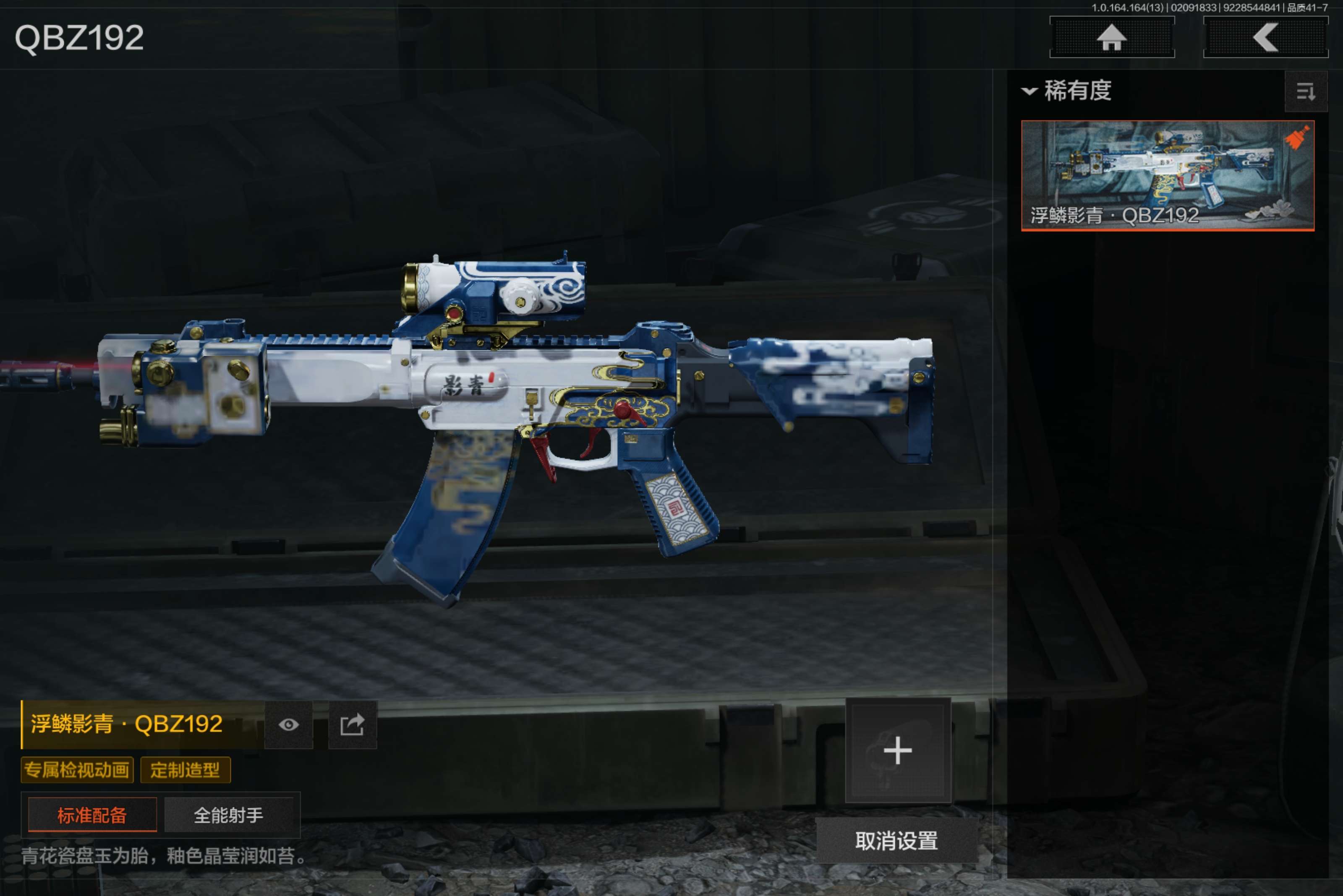Click the back arrow button
The height and width of the screenshot is (896, 1343).
click(x=1265, y=38)
